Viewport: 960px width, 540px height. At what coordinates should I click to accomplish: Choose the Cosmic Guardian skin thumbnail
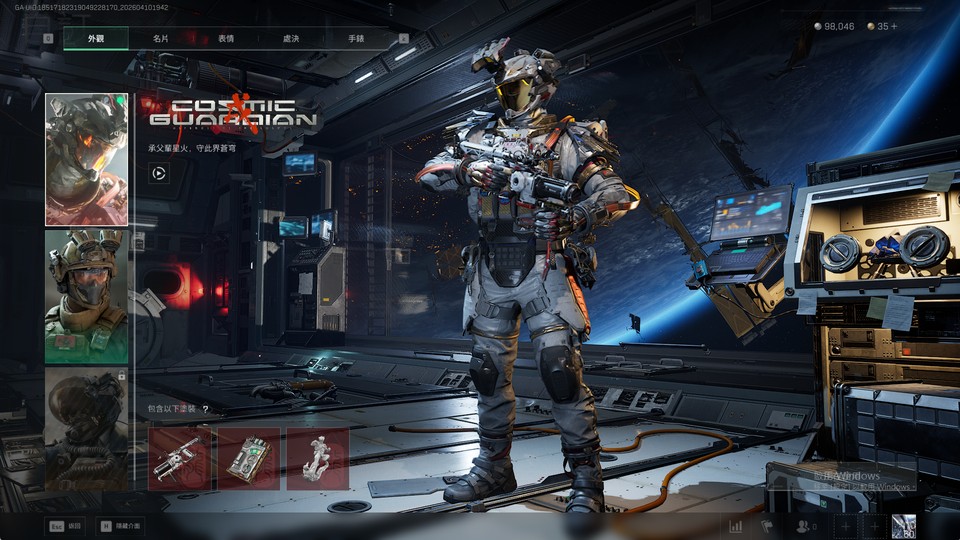point(86,160)
